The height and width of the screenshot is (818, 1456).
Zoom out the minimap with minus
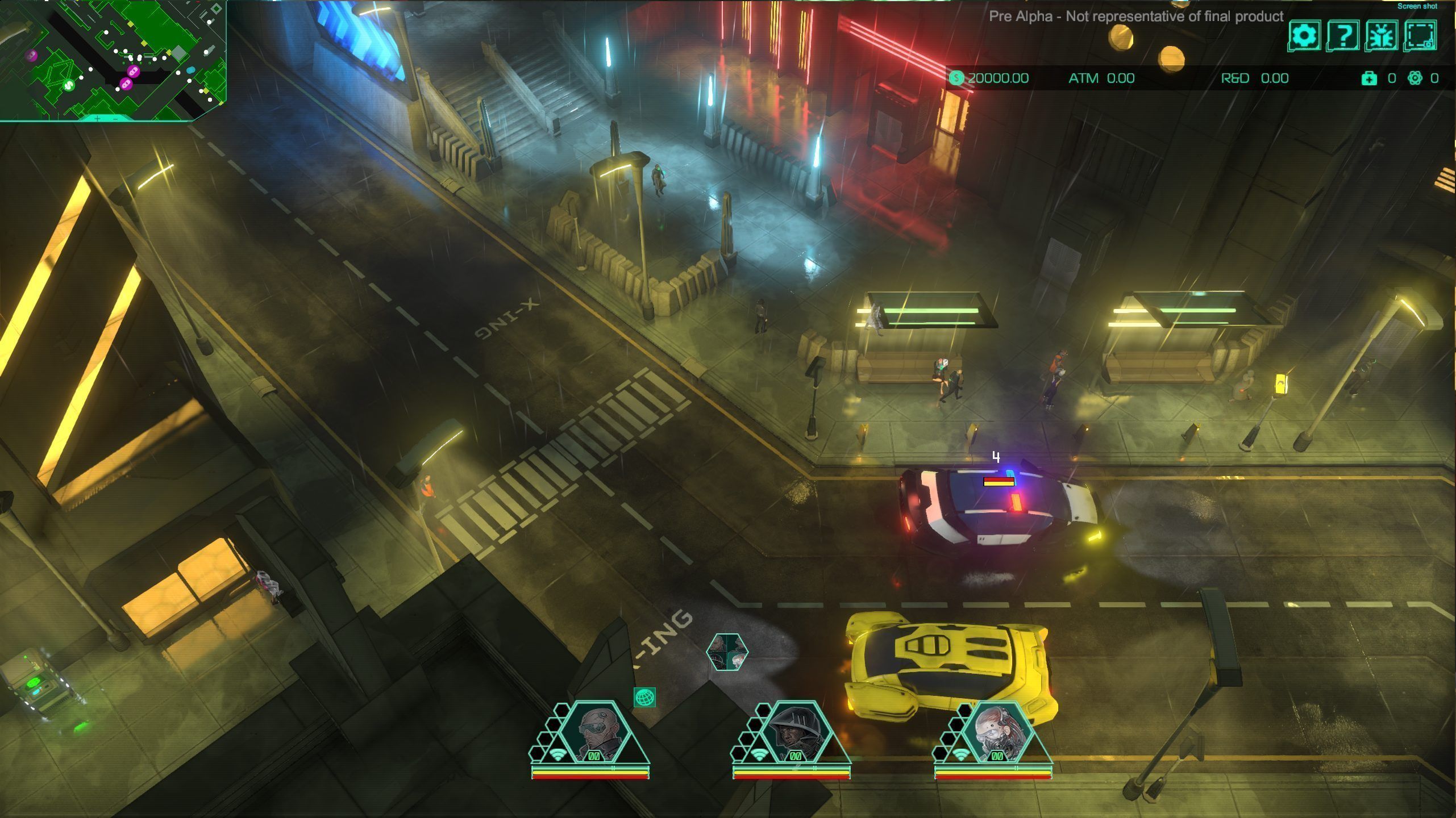coord(115,119)
